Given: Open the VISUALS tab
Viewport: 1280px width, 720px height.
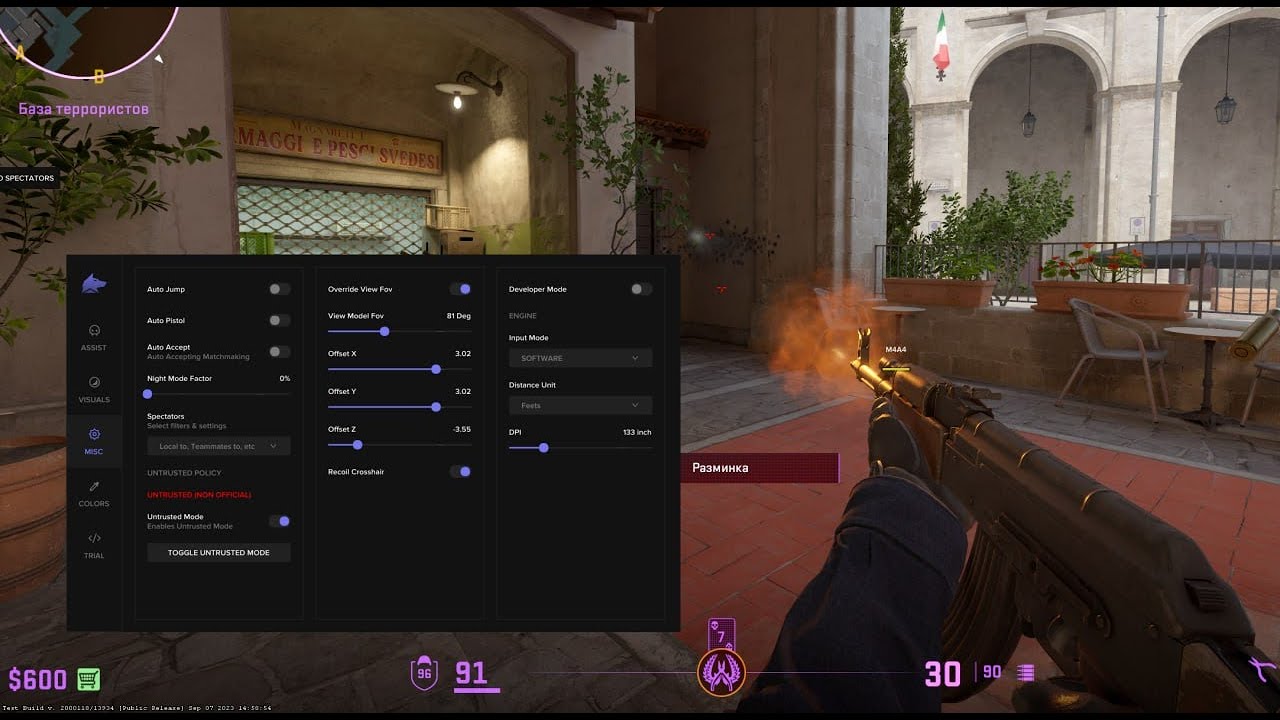Looking at the screenshot, I should coord(94,388).
